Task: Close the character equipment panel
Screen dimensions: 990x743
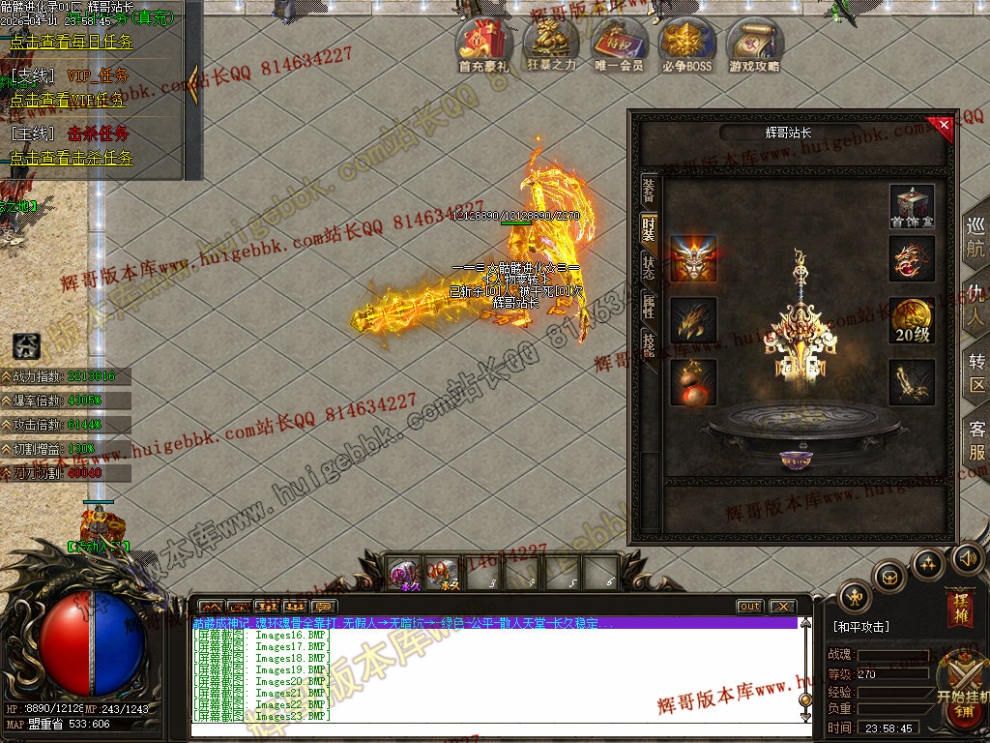Action: pyautogui.click(x=945, y=124)
